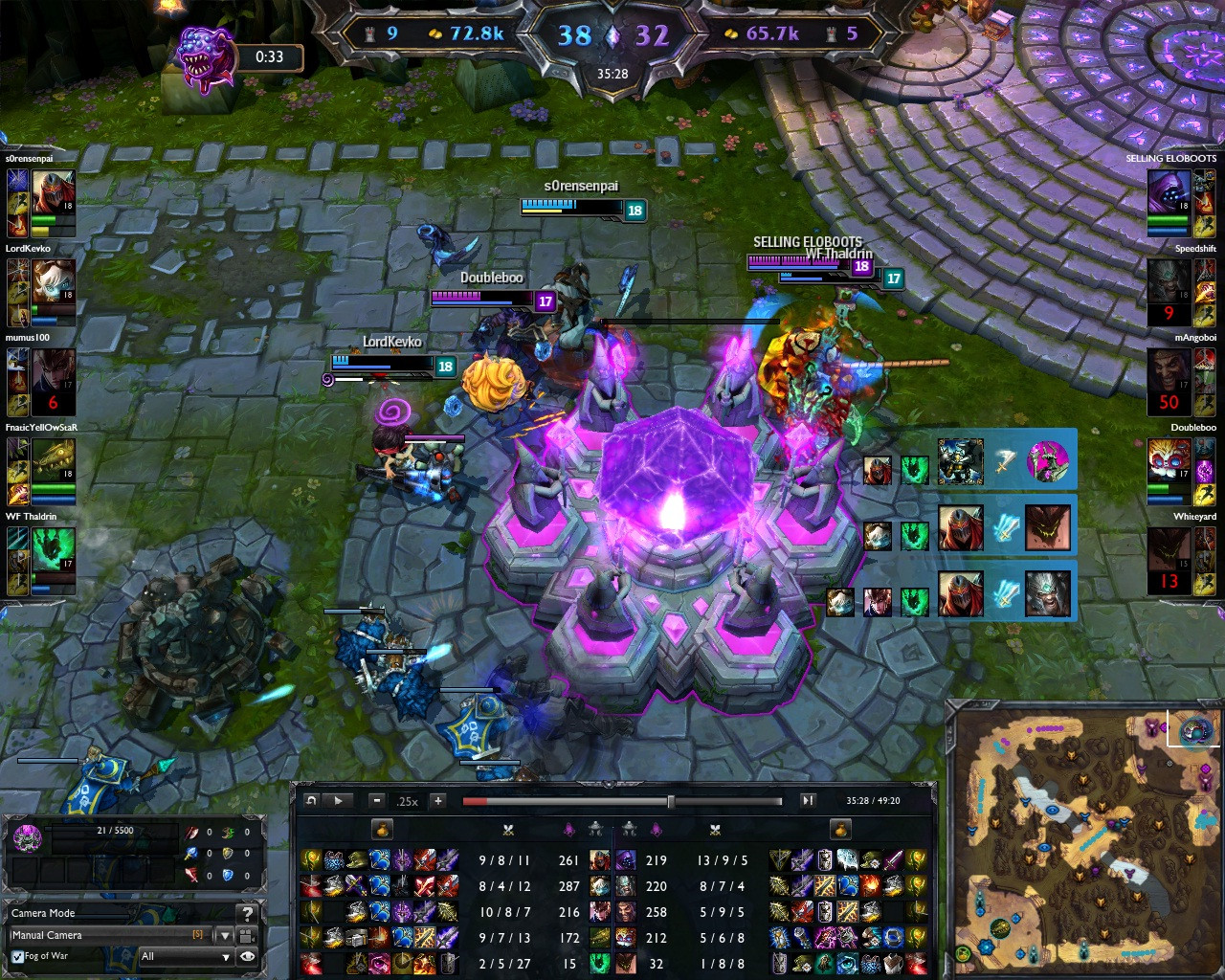Screen dimensions: 1225x980
Task: Select Doubleboo's champion portrait in team list
Action: (x=1169, y=461)
